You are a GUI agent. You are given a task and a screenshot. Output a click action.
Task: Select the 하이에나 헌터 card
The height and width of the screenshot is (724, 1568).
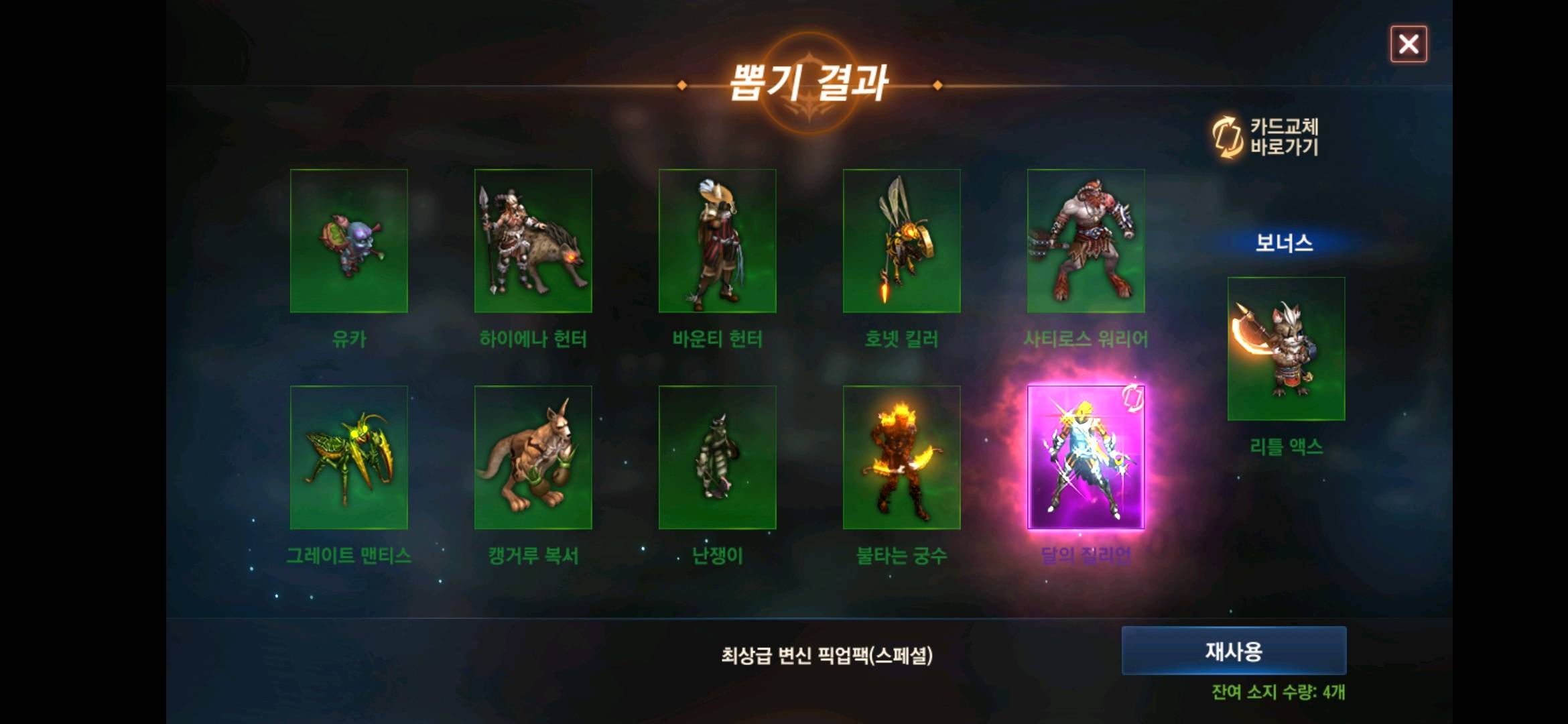click(x=533, y=240)
